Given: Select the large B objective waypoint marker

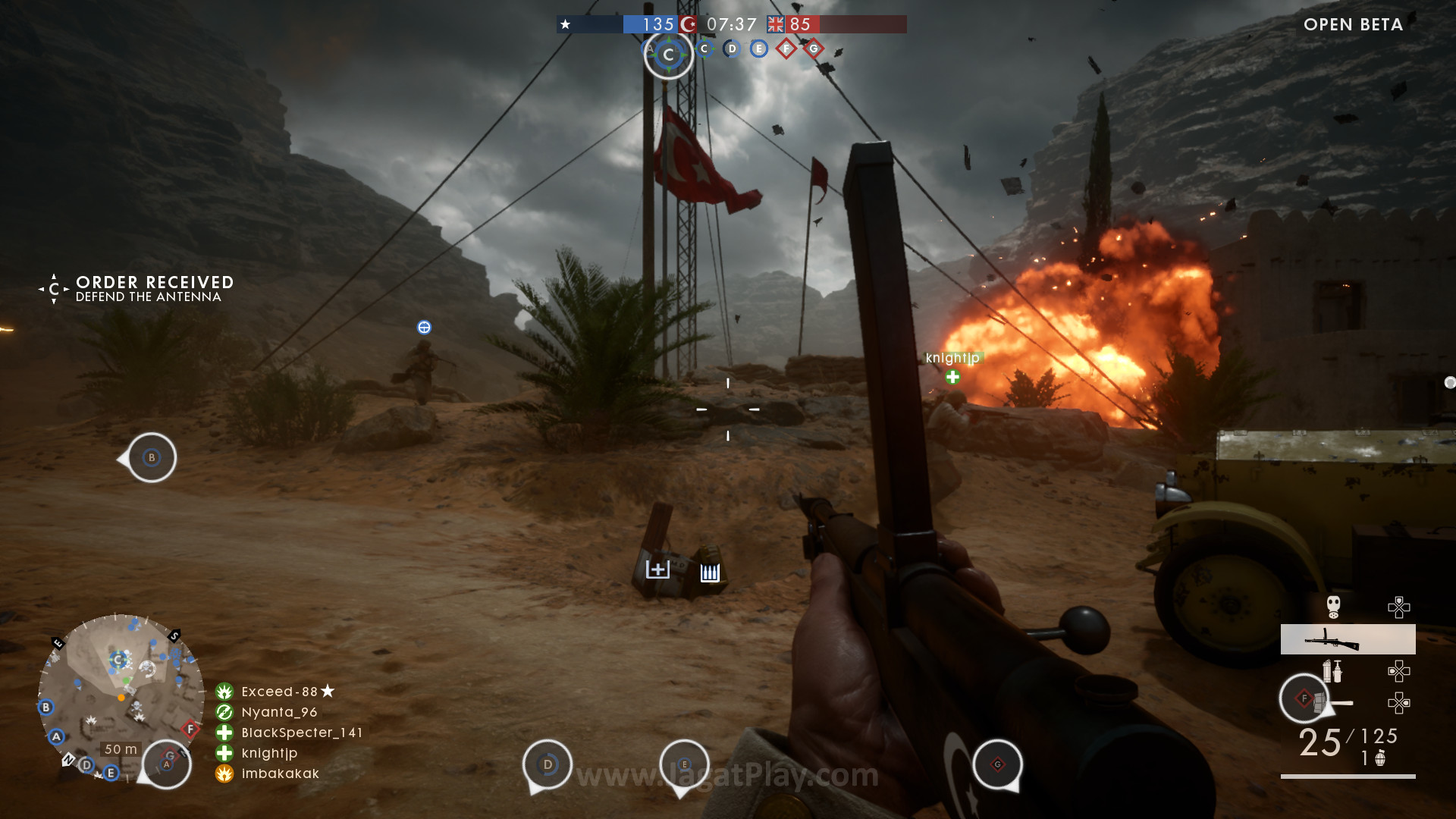Looking at the screenshot, I should pyautogui.click(x=152, y=457).
